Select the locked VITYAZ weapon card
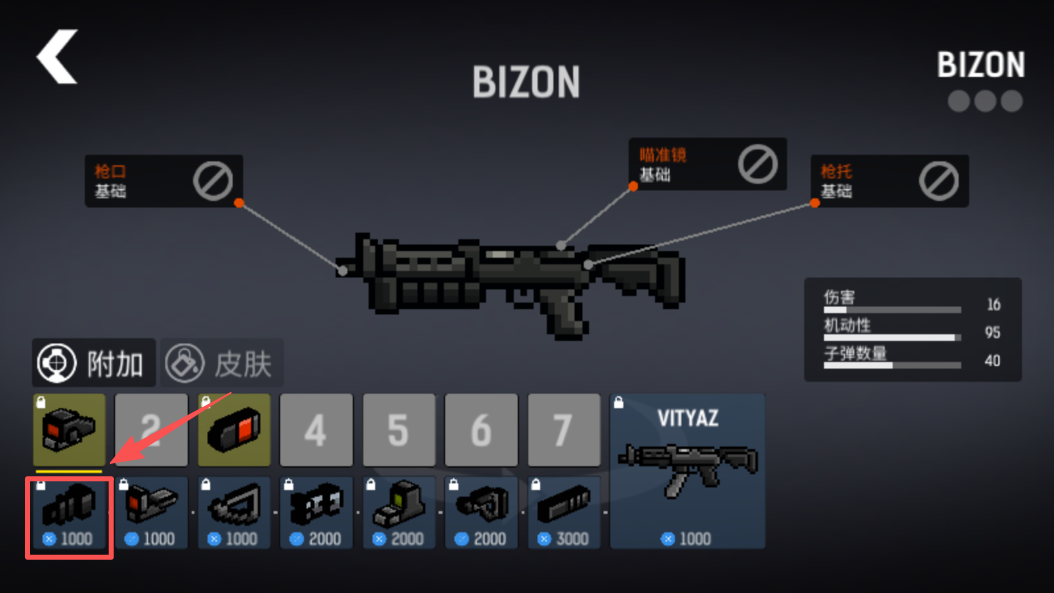Image resolution: width=1054 pixels, height=593 pixels. tap(688, 470)
